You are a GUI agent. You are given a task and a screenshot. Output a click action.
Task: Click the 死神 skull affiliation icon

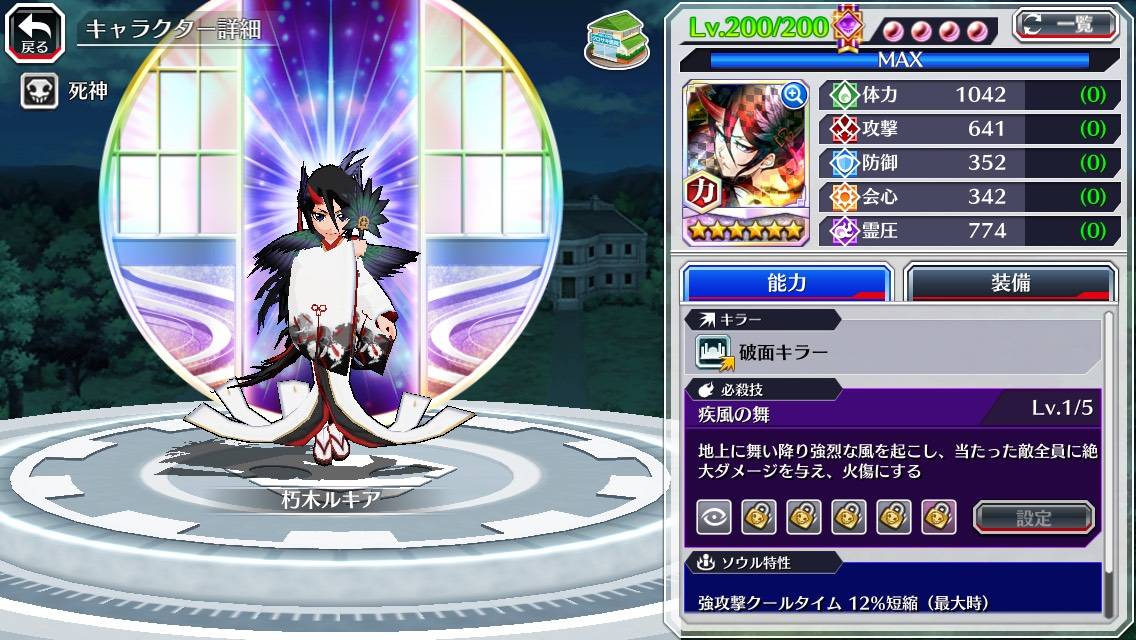[37, 92]
